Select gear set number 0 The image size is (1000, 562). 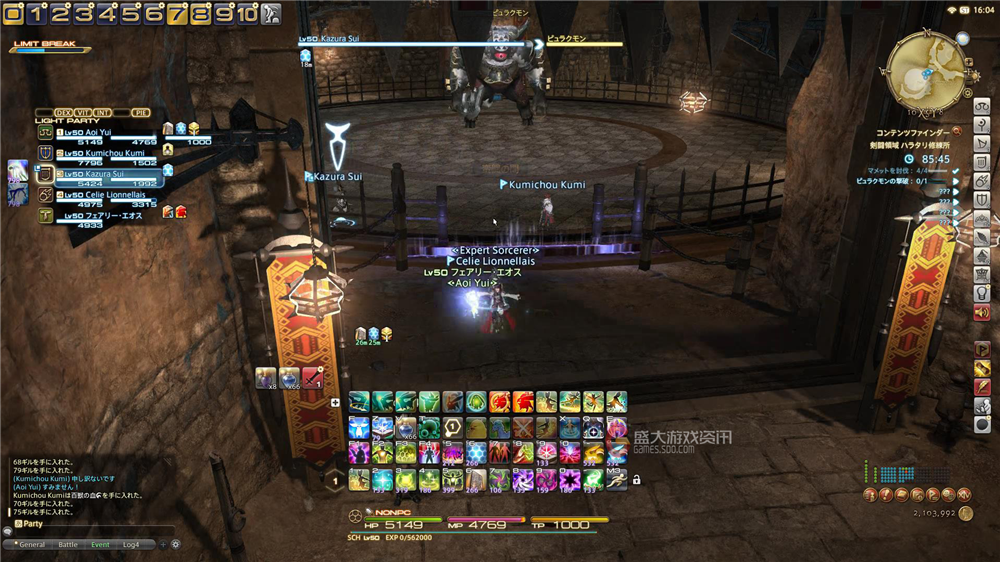click(14, 14)
